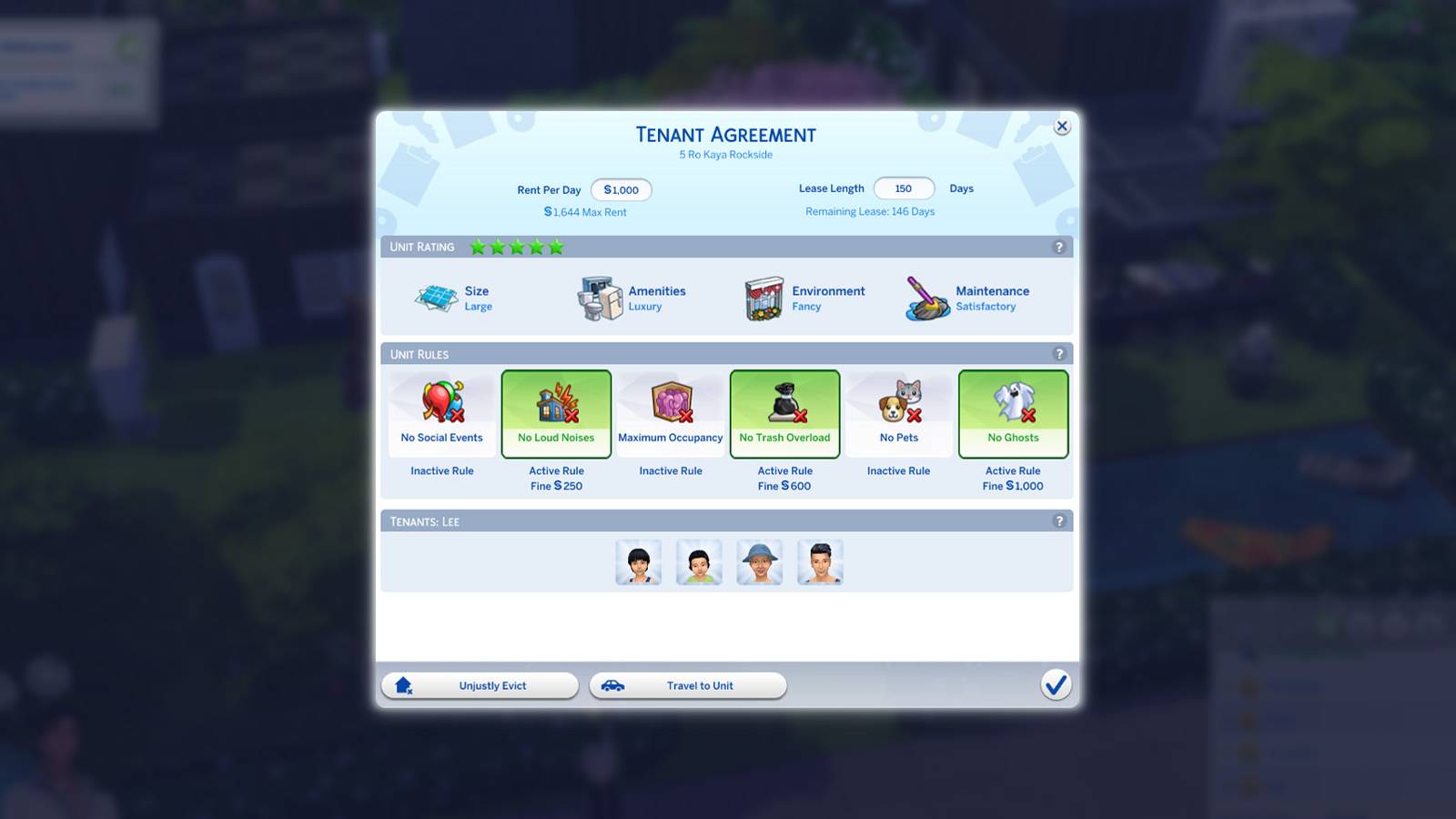The height and width of the screenshot is (819, 1456).
Task: Click the five-star Unit Rating display
Action: [x=515, y=246]
